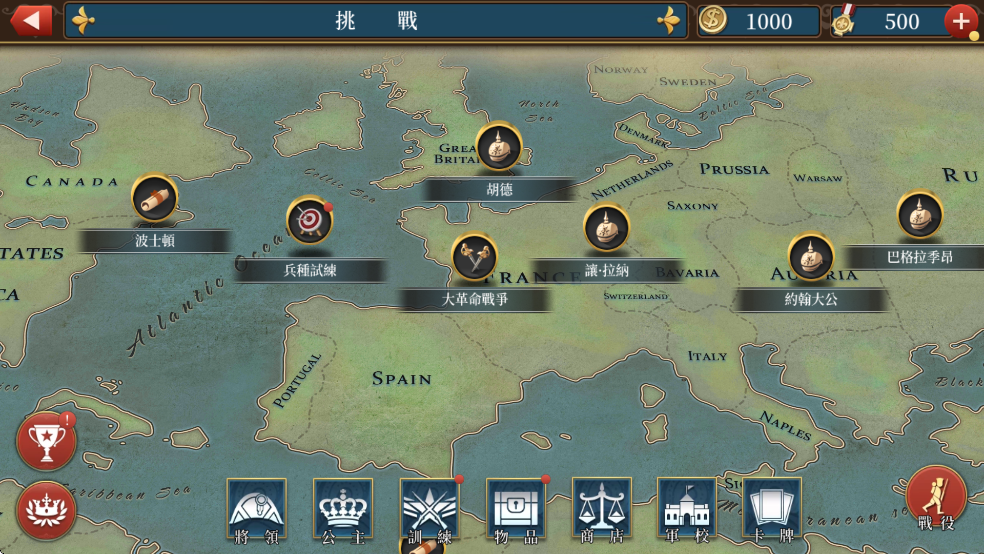Image resolution: width=984 pixels, height=554 pixels.
Task: Visit the 商店 shop
Action: tap(601, 510)
